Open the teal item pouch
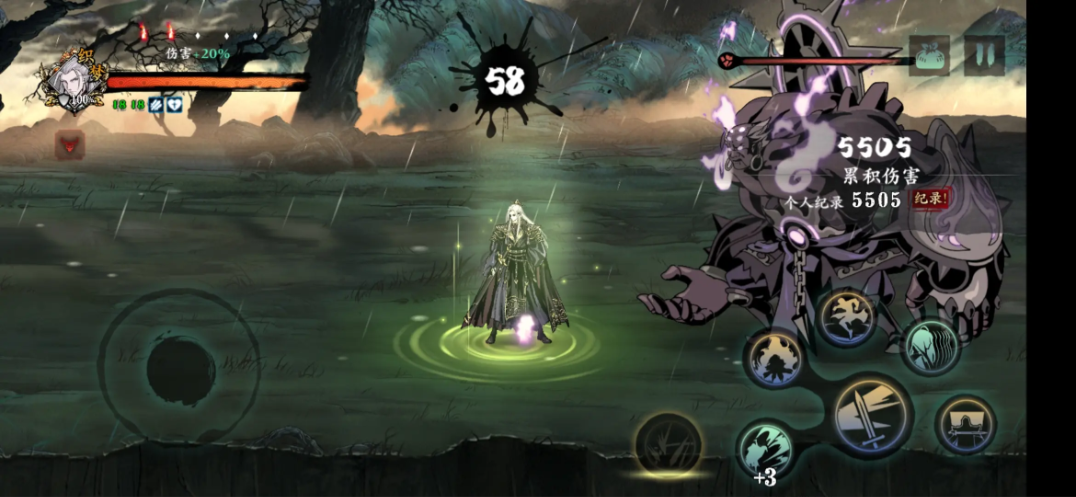The height and width of the screenshot is (497, 1076). (930, 54)
